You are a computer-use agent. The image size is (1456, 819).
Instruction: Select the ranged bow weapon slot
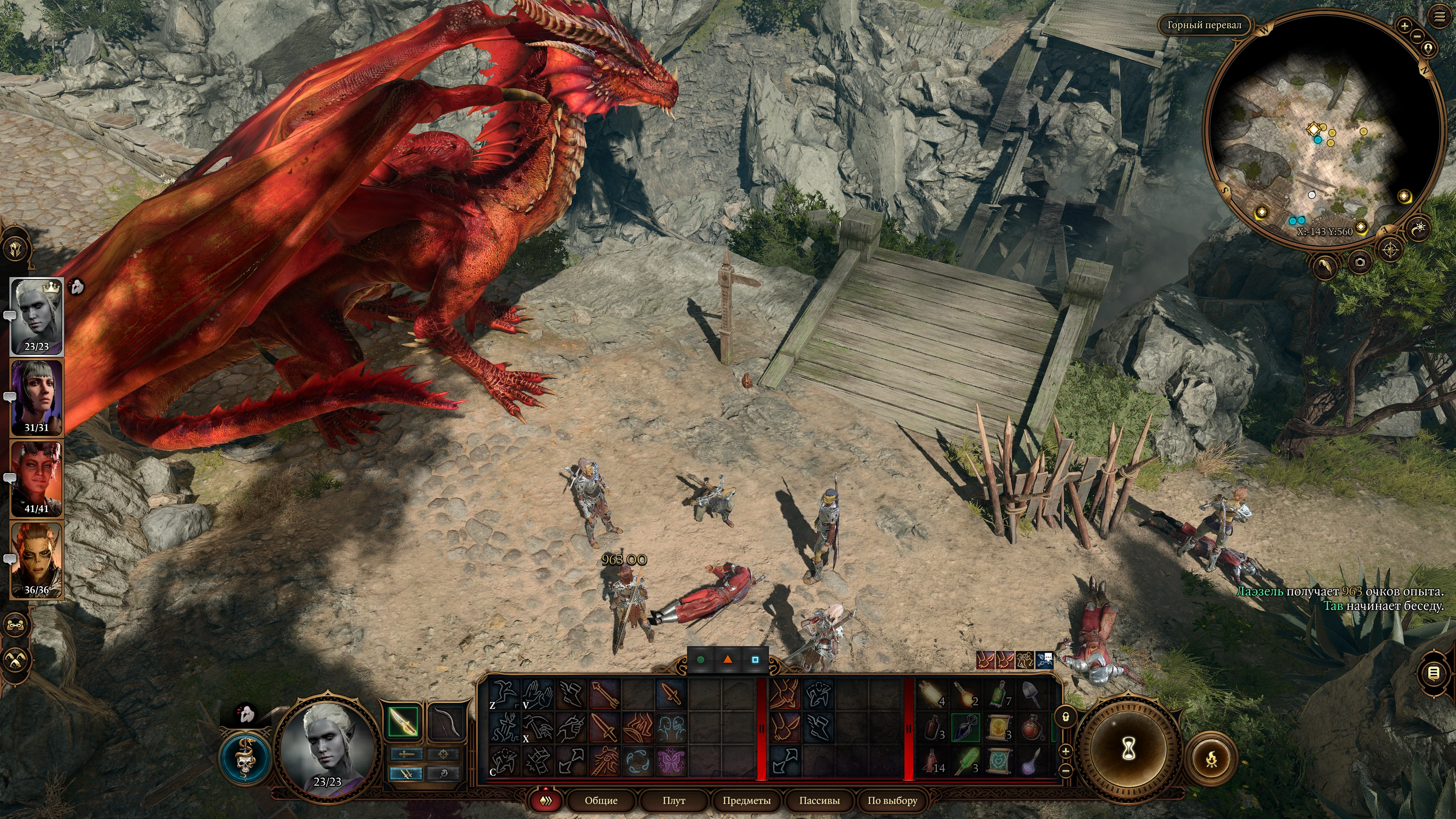tap(446, 721)
